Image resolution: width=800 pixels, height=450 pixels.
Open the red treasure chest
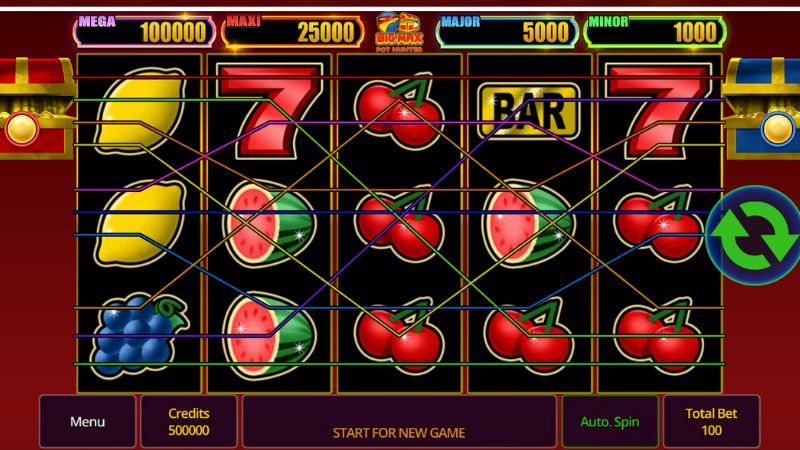(x=25, y=108)
